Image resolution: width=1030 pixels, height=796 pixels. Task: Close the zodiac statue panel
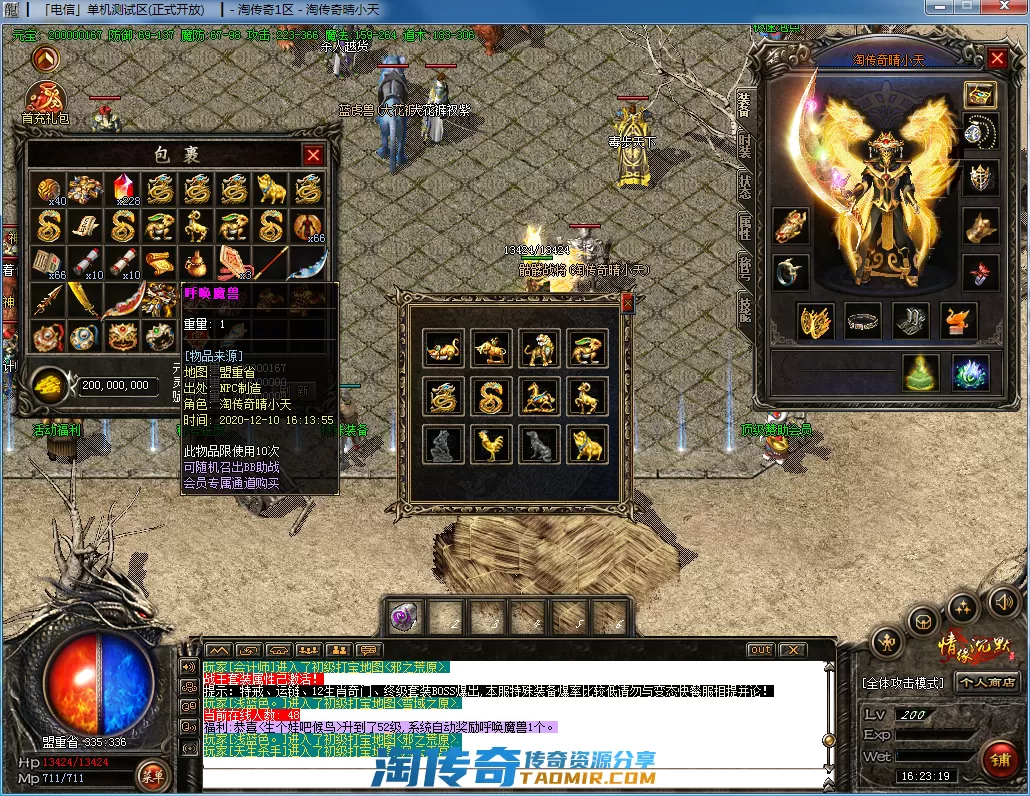pos(627,303)
